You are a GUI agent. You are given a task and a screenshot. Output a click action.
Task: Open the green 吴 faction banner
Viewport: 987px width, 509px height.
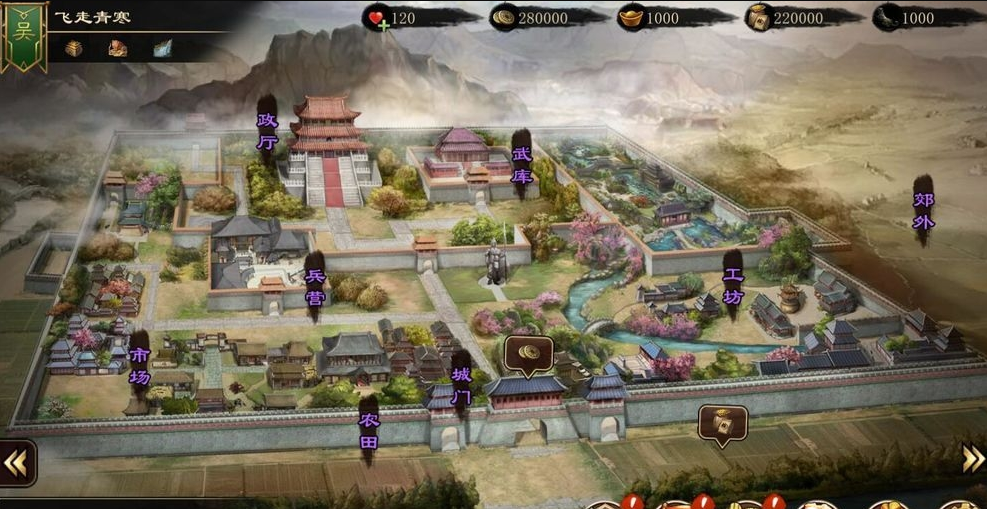[x=24, y=35]
